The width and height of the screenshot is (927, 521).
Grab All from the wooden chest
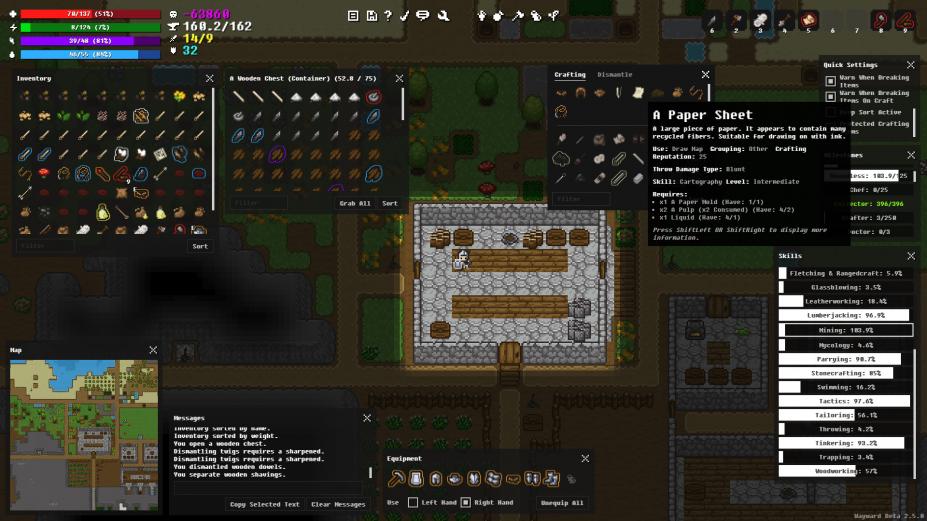pos(354,203)
